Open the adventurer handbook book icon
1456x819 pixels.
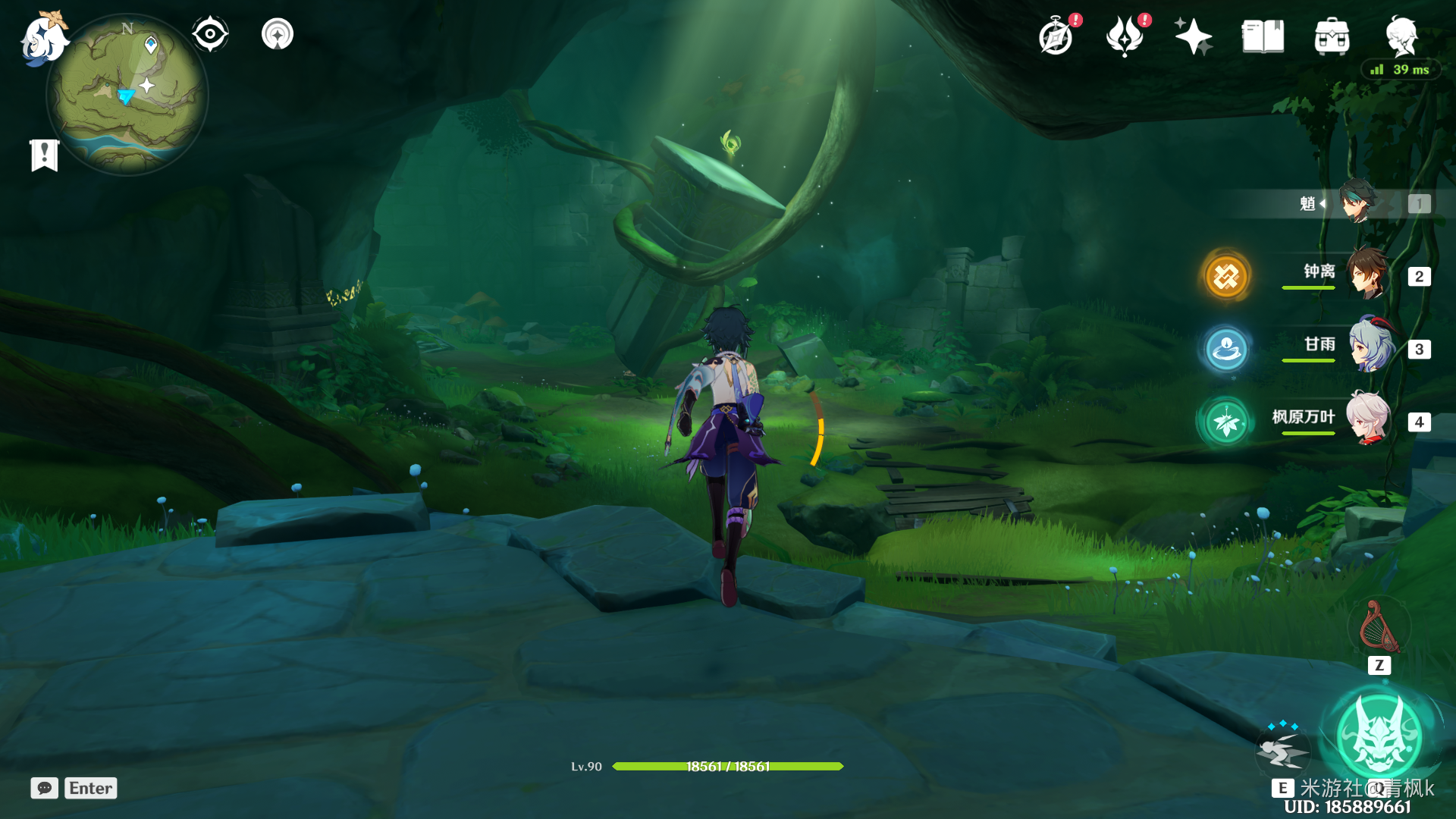coord(1263,36)
